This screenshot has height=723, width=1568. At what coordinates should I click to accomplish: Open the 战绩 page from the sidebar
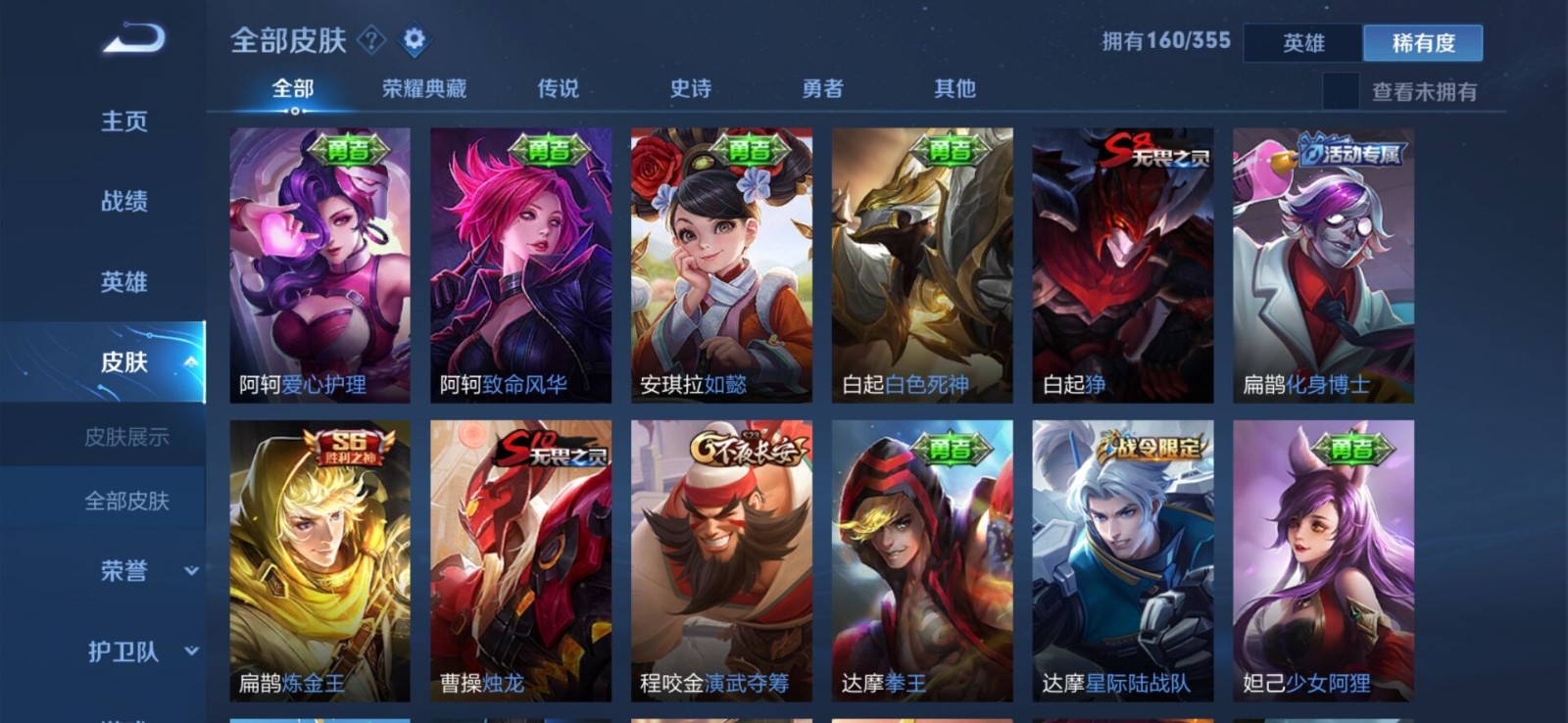(120, 201)
